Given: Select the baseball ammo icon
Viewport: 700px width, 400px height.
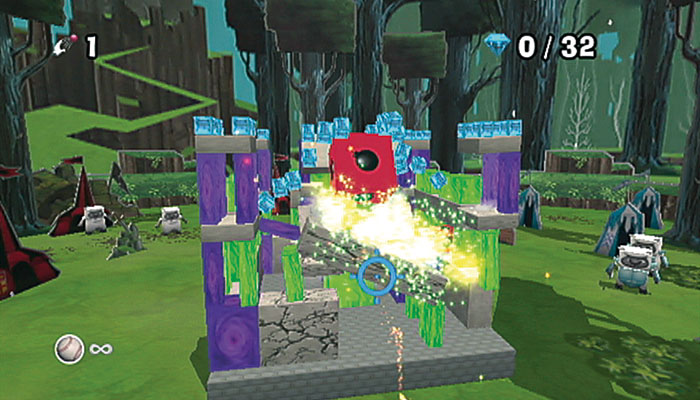Looking at the screenshot, I should [68, 348].
